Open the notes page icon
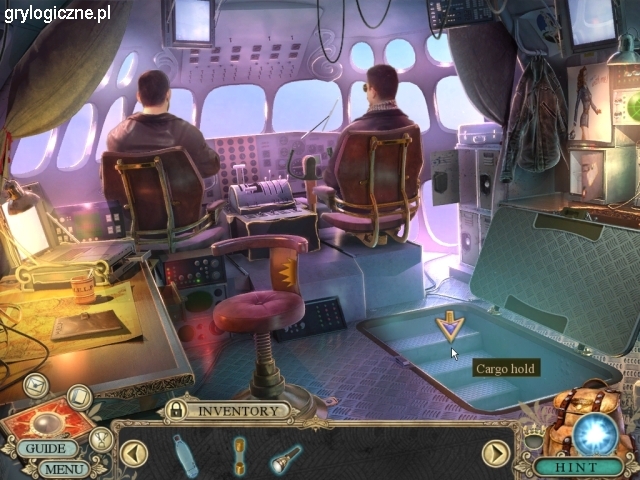 [x=79, y=399]
